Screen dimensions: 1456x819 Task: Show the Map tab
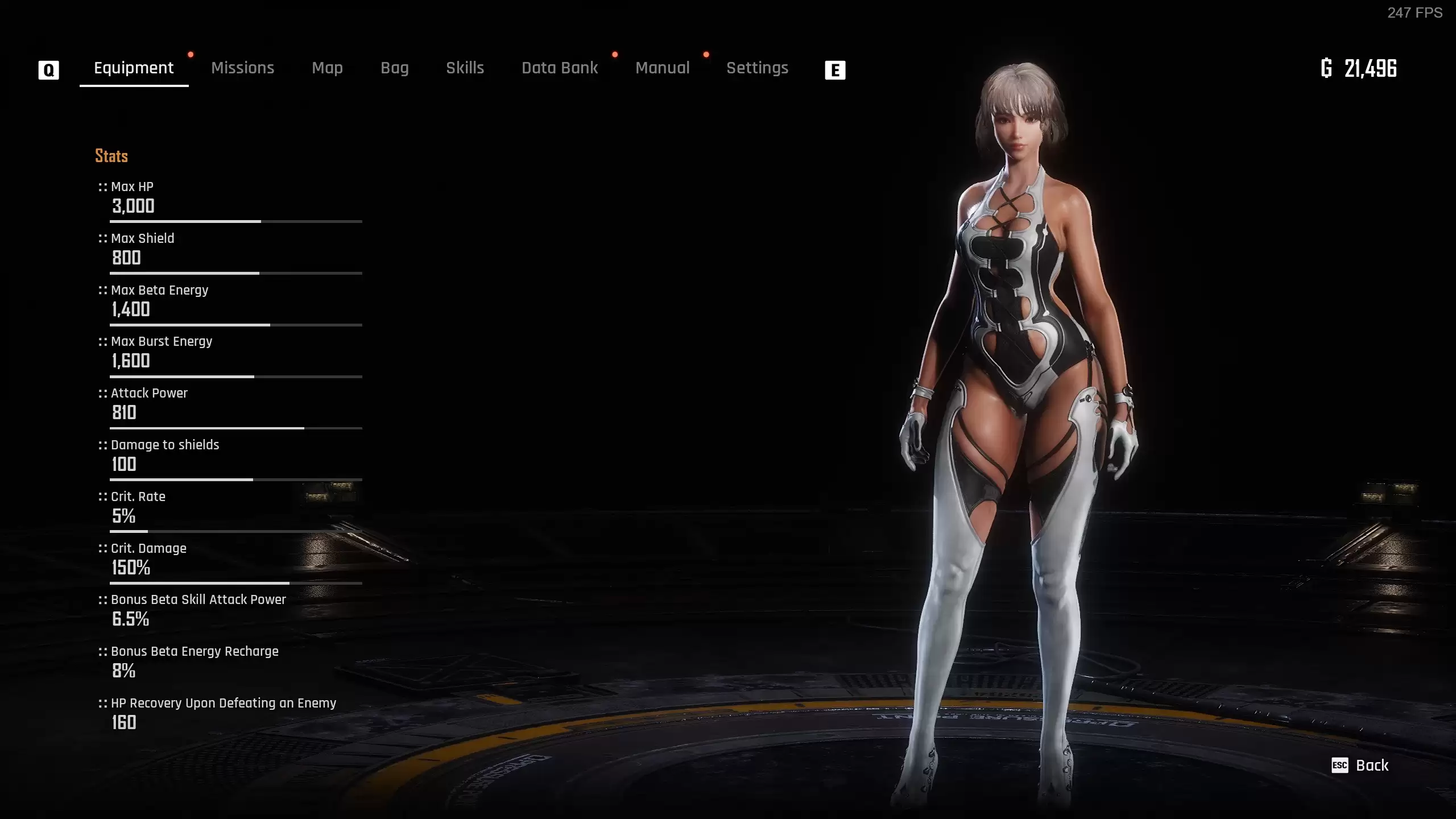coord(327,68)
